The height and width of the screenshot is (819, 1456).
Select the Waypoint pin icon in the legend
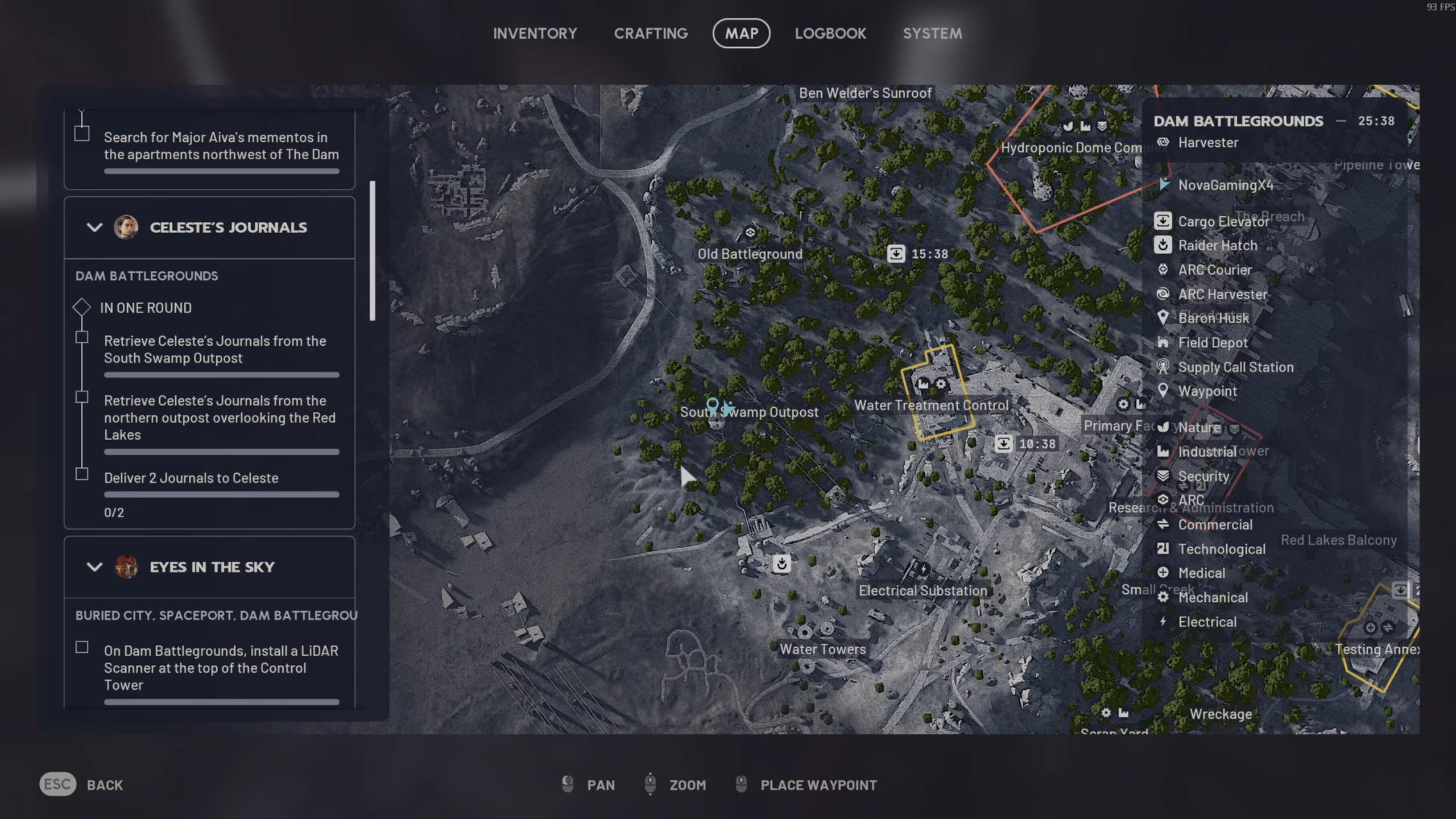pos(1164,391)
